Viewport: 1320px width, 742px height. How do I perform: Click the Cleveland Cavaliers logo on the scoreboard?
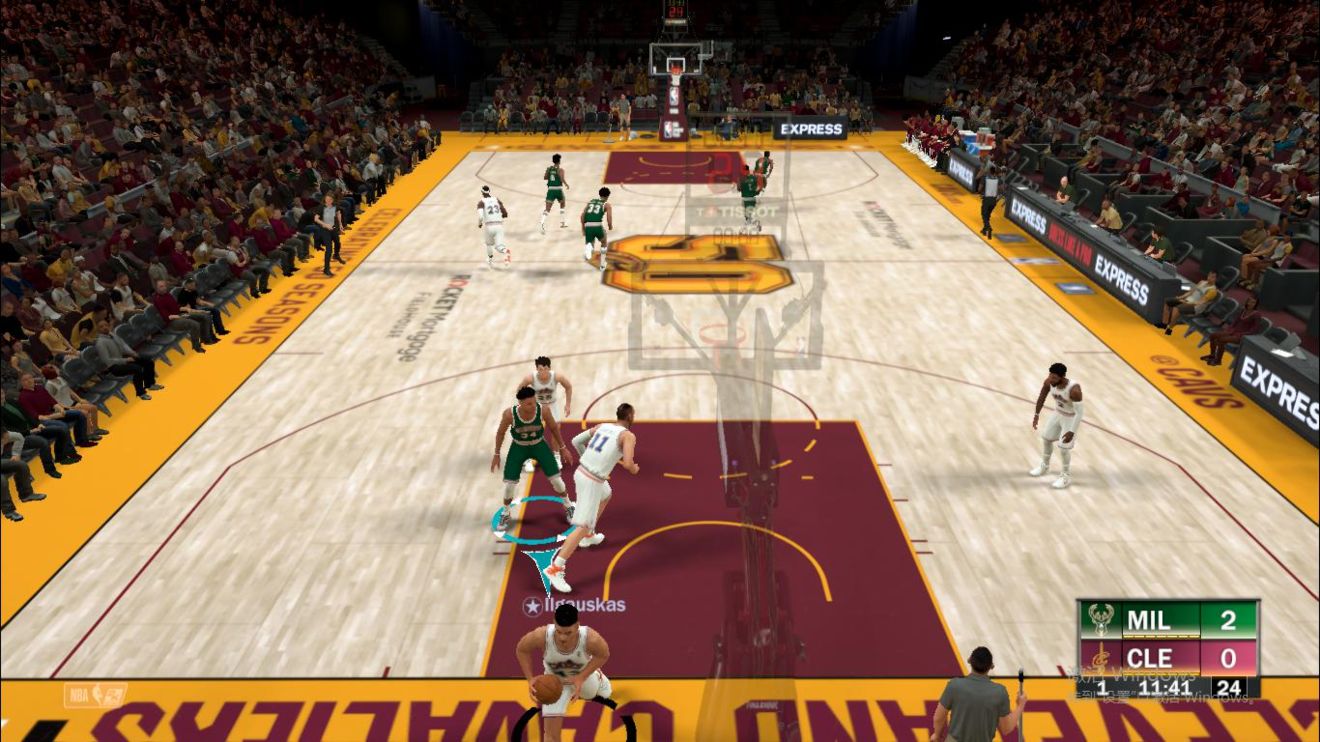coord(1099,657)
